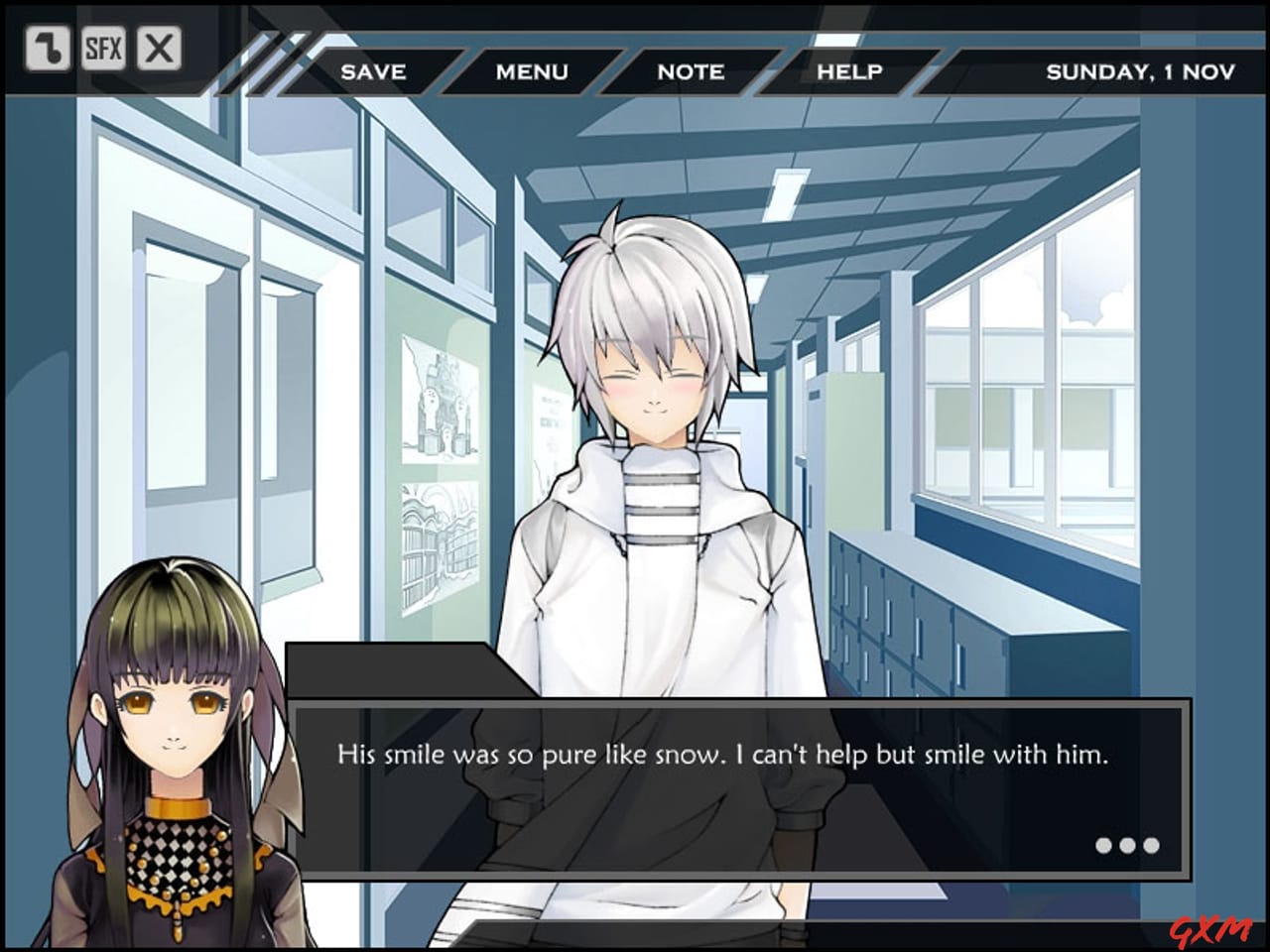Open the HELP section
The height and width of the screenshot is (952, 1270).
pos(850,71)
